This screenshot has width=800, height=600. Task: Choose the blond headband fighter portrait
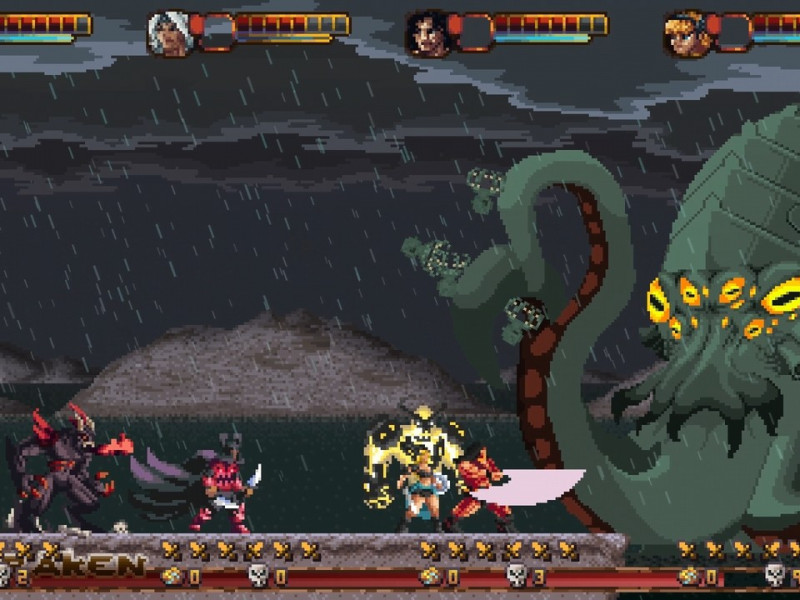pos(685,32)
